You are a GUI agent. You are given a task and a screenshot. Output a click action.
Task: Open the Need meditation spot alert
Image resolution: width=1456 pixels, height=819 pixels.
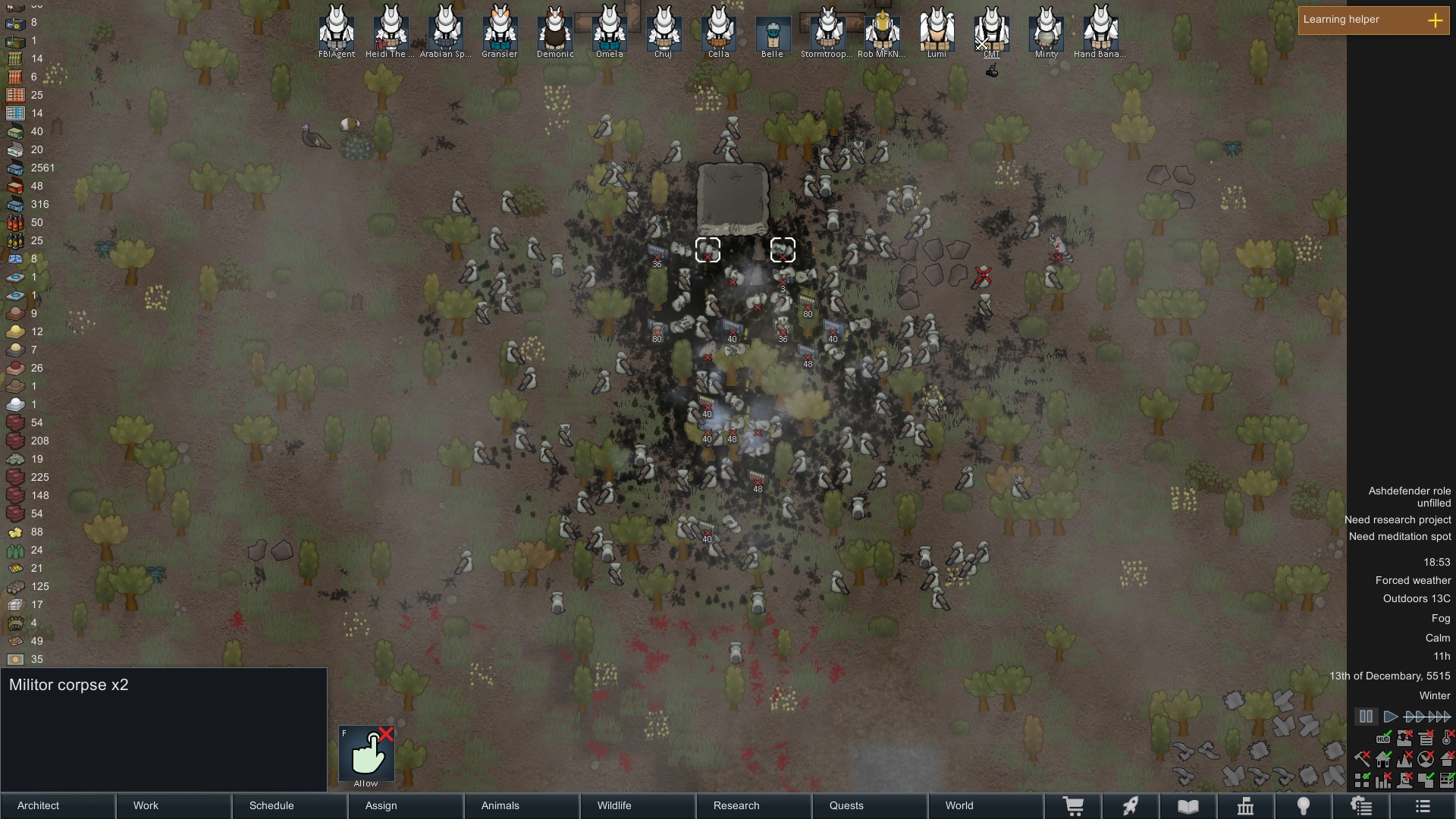click(x=1400, y=536)
